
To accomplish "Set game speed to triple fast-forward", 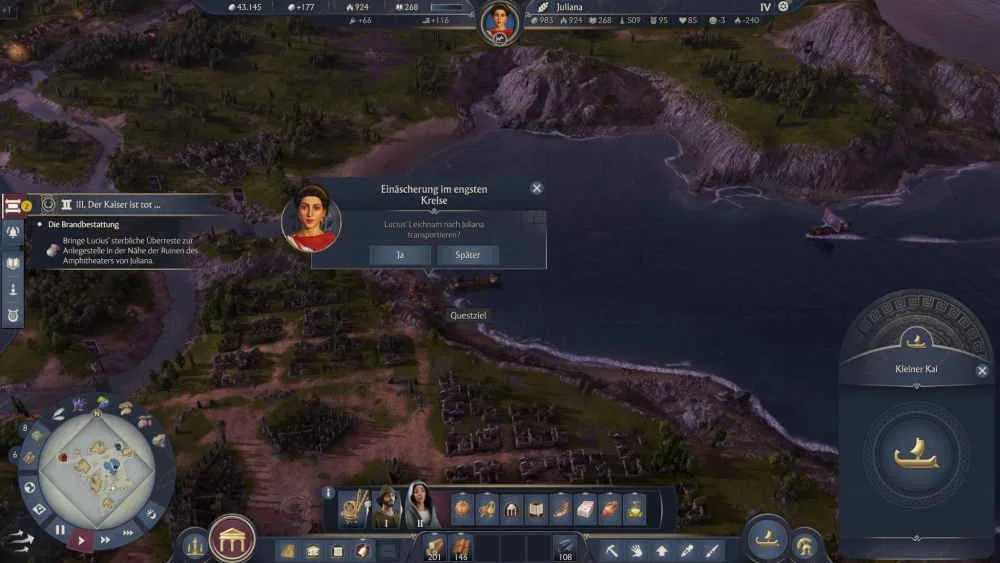I will tap(128, 533).
